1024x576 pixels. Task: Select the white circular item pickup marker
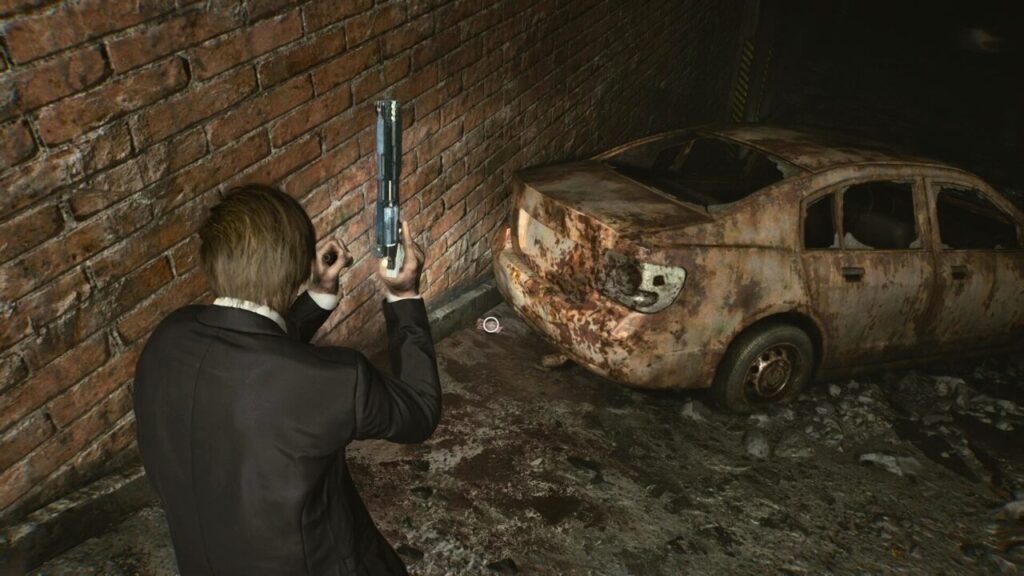489,324
